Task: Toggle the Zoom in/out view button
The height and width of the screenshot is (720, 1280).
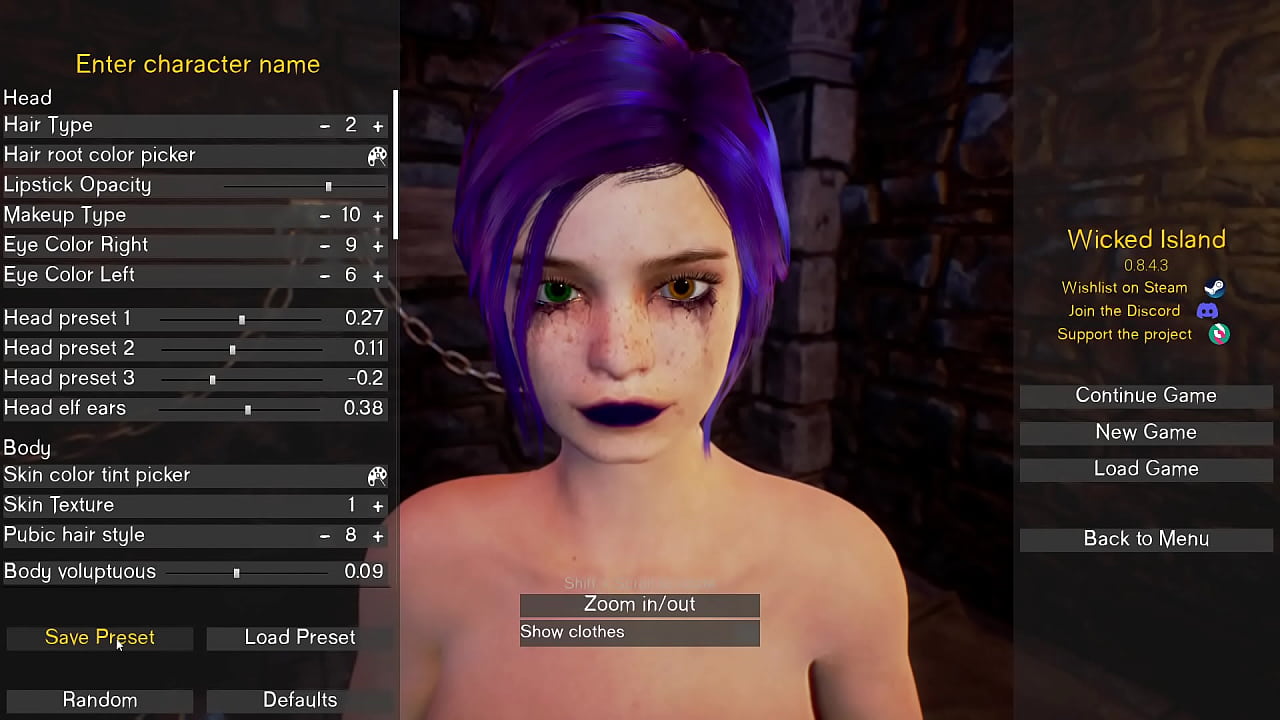Action: pyautogui.click(x=640, y=605)
